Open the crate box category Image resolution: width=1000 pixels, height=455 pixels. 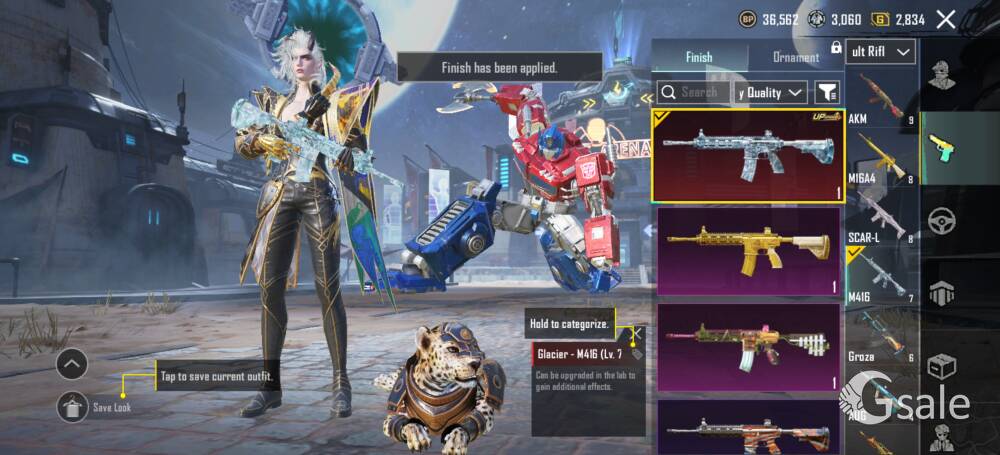pyautogui.click(x=941, y=366)
